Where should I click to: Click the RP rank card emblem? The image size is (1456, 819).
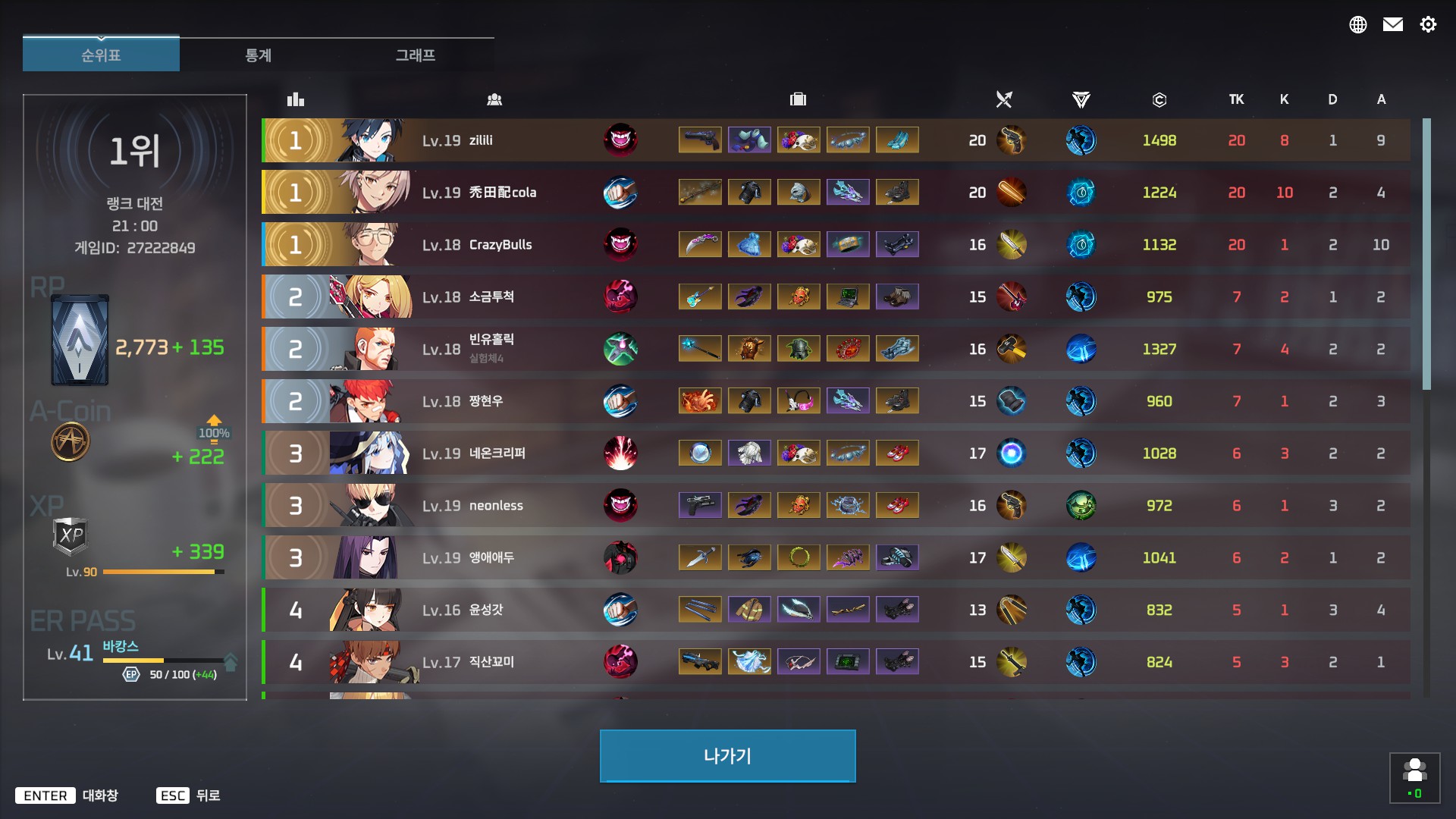click(x=80, y=339)
